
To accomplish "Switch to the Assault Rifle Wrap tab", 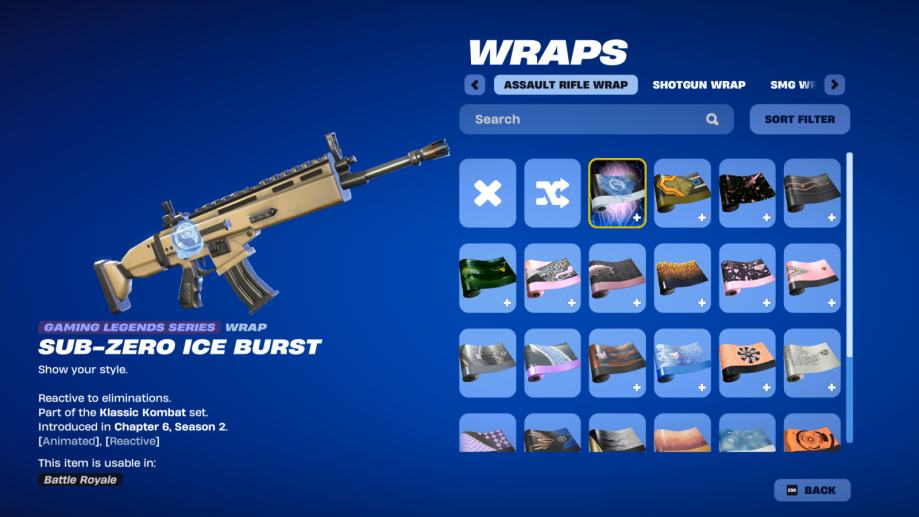I will pos(565,85).
